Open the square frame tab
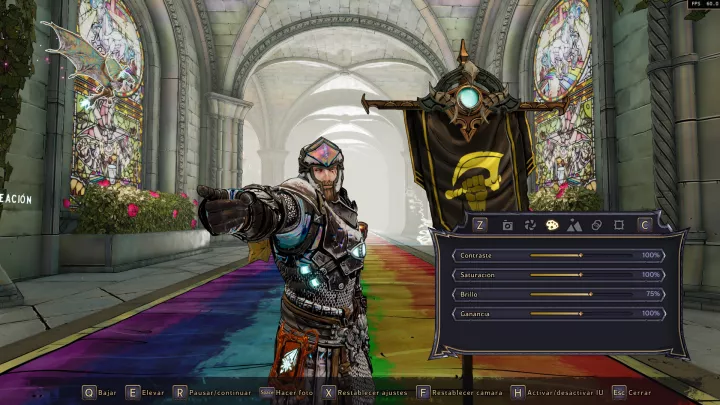 click(x=619, y=226)
